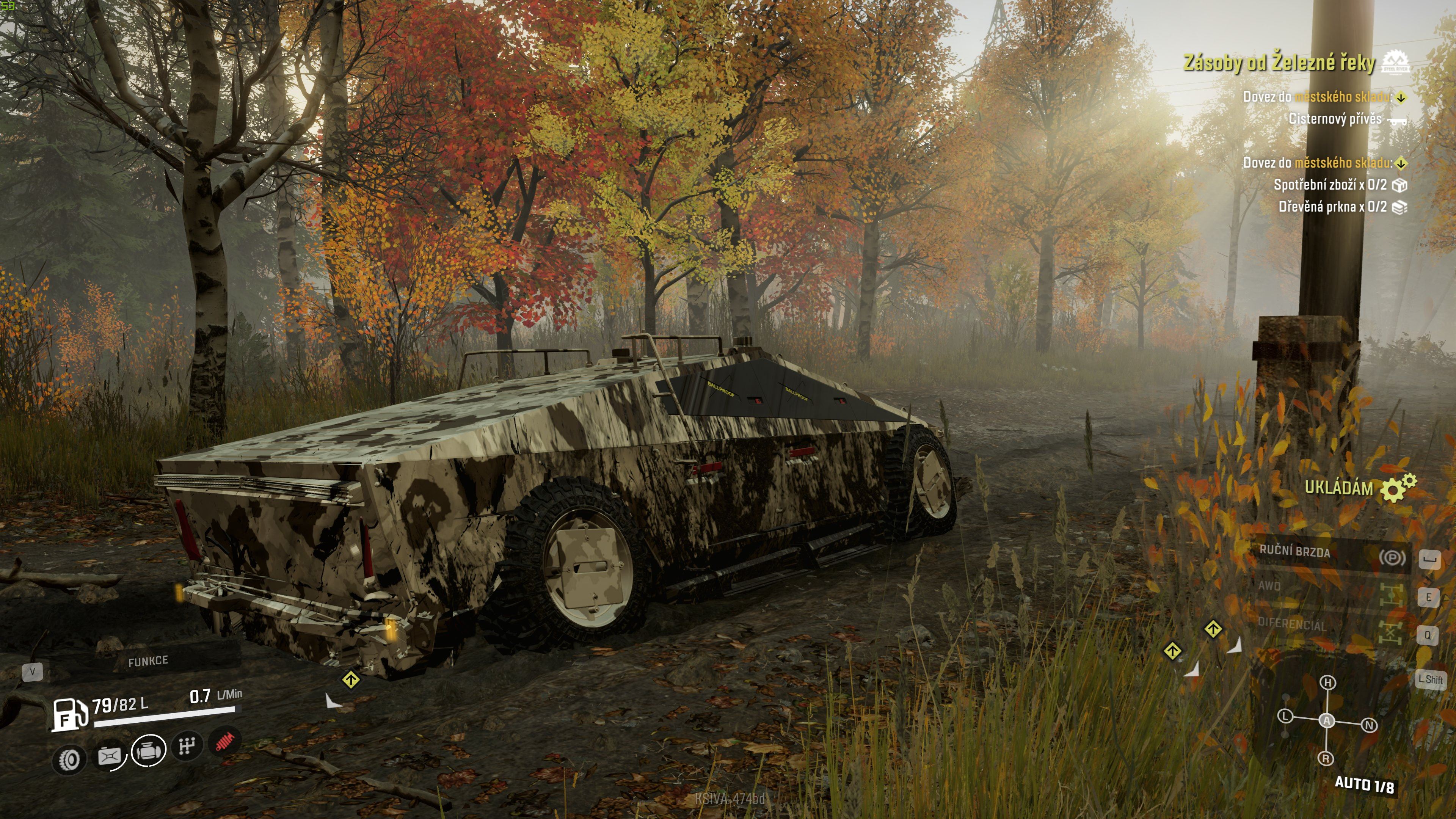Shift to high gear H
The height and width of the screenshot is (819, 1456).
tap(1328, 682)
